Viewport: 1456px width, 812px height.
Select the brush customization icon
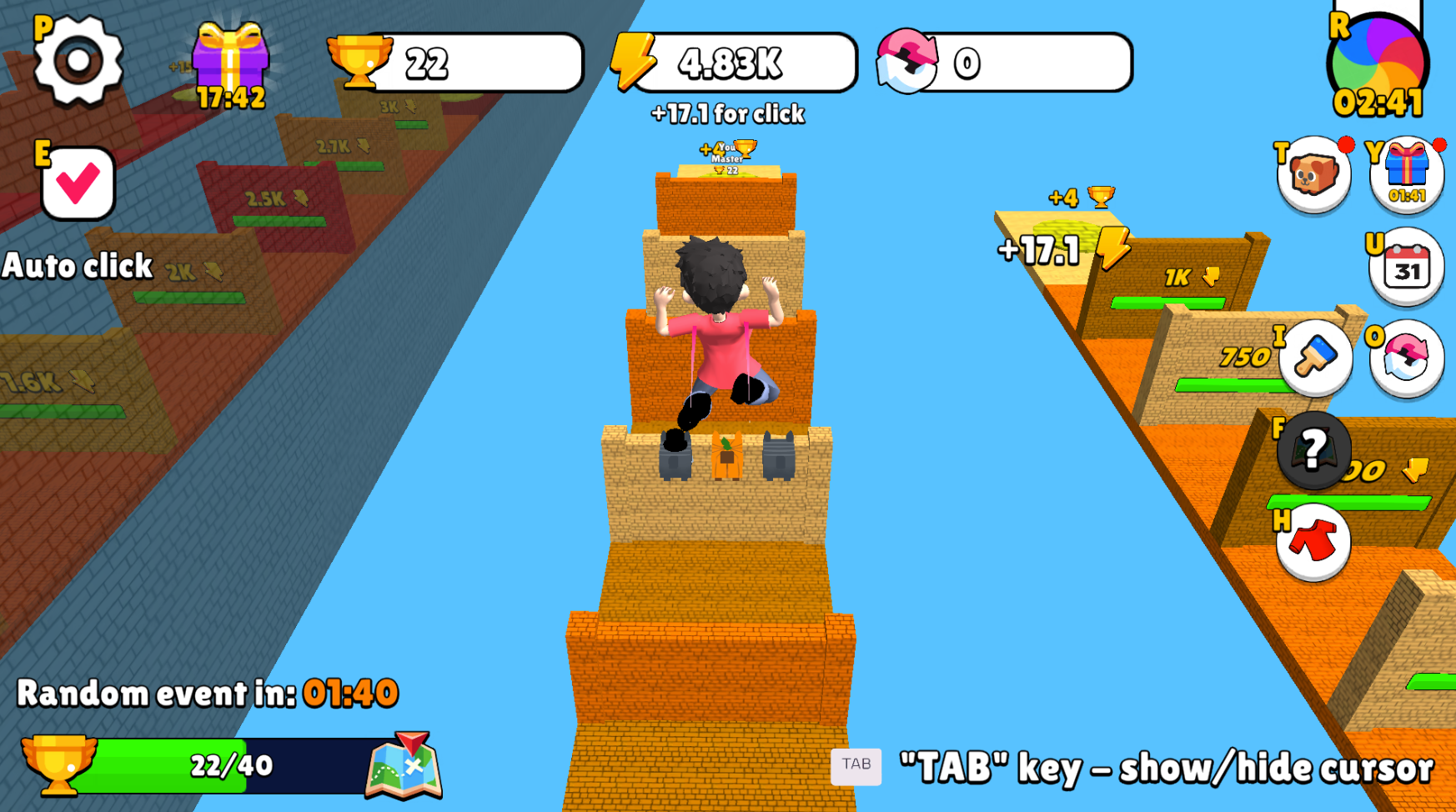click(x=1313, y=357)
